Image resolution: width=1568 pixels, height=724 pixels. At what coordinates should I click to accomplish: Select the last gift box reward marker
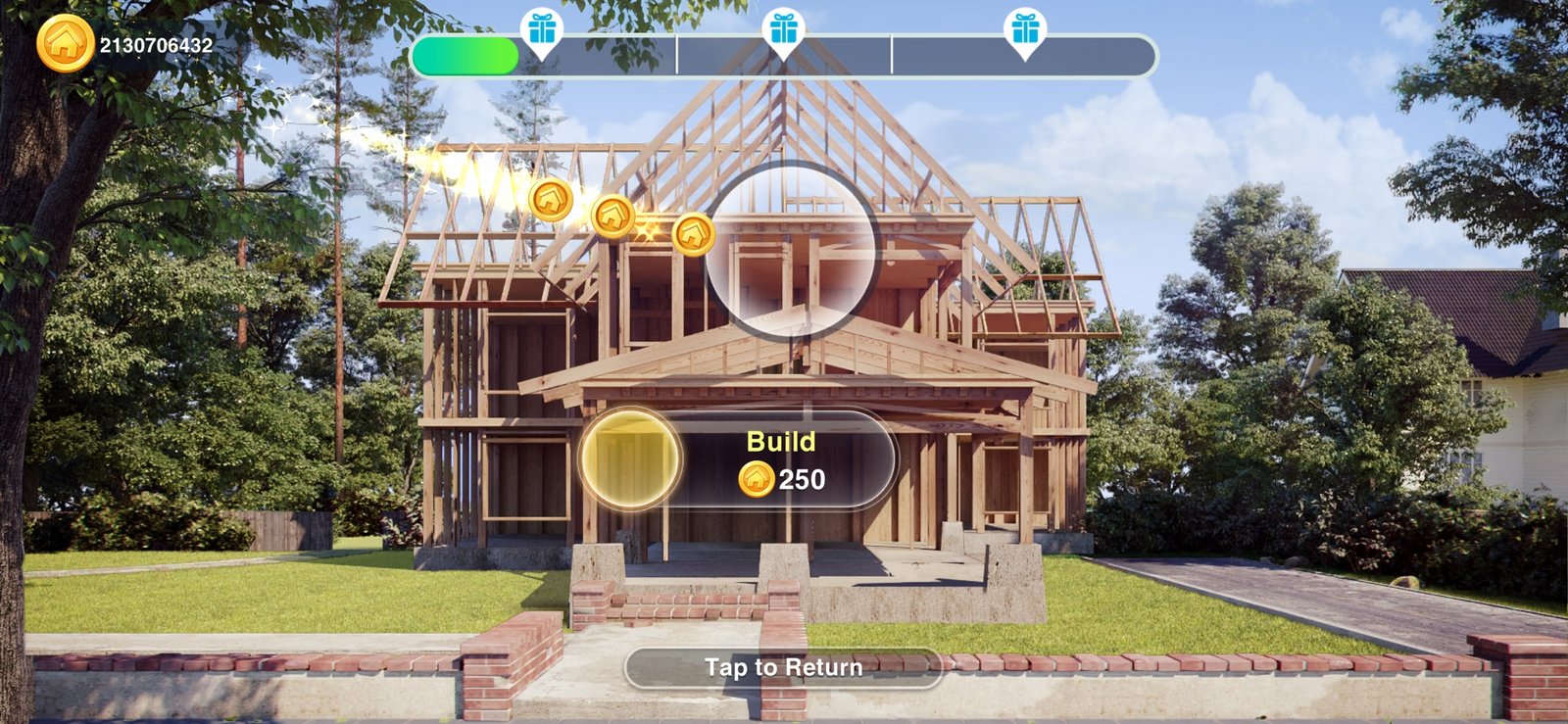pos(1025,29)
